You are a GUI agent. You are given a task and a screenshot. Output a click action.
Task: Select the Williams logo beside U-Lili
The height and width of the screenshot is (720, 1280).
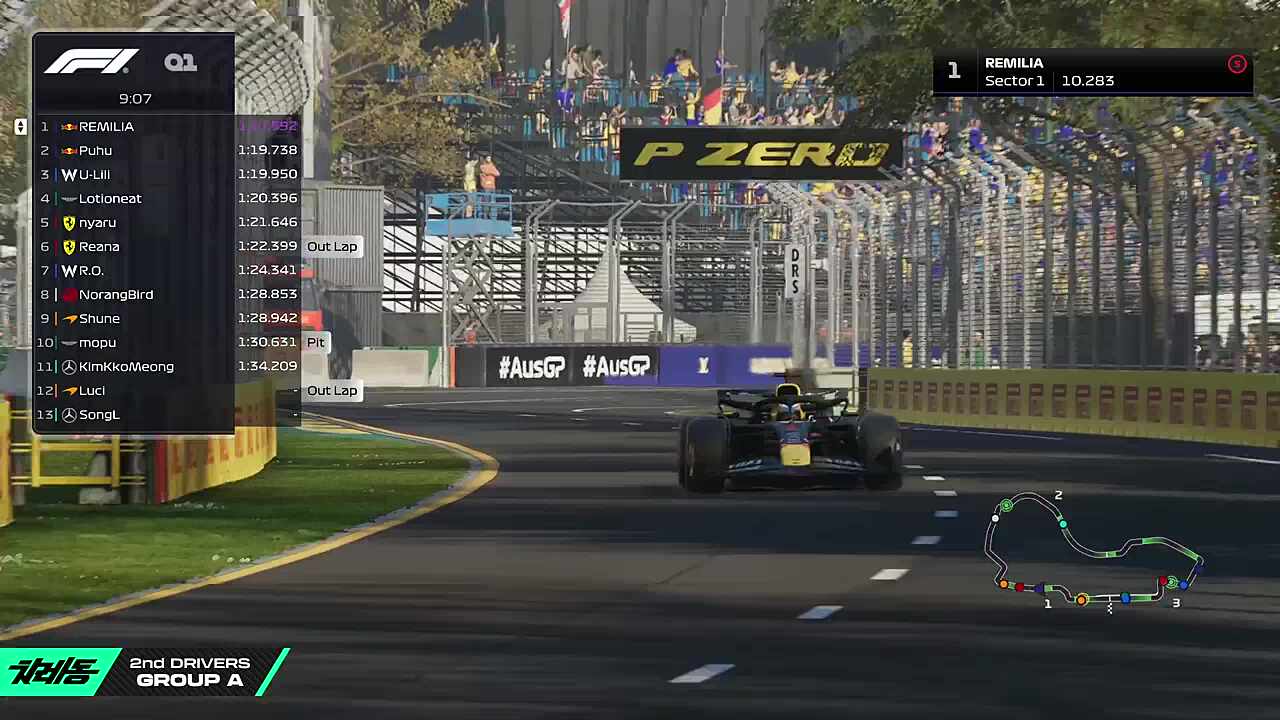[68, 174]
